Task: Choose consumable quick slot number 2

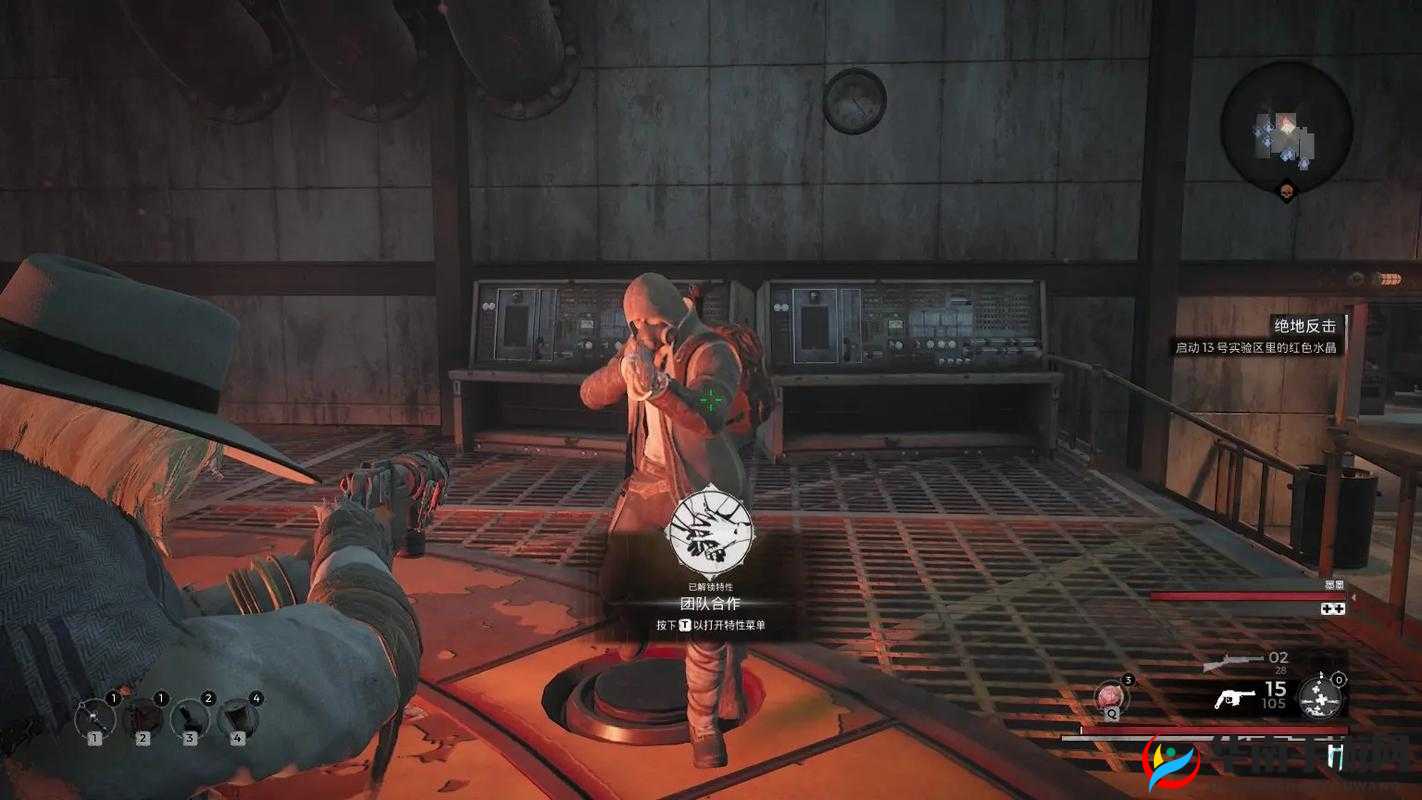Action: tap(142, 718)
